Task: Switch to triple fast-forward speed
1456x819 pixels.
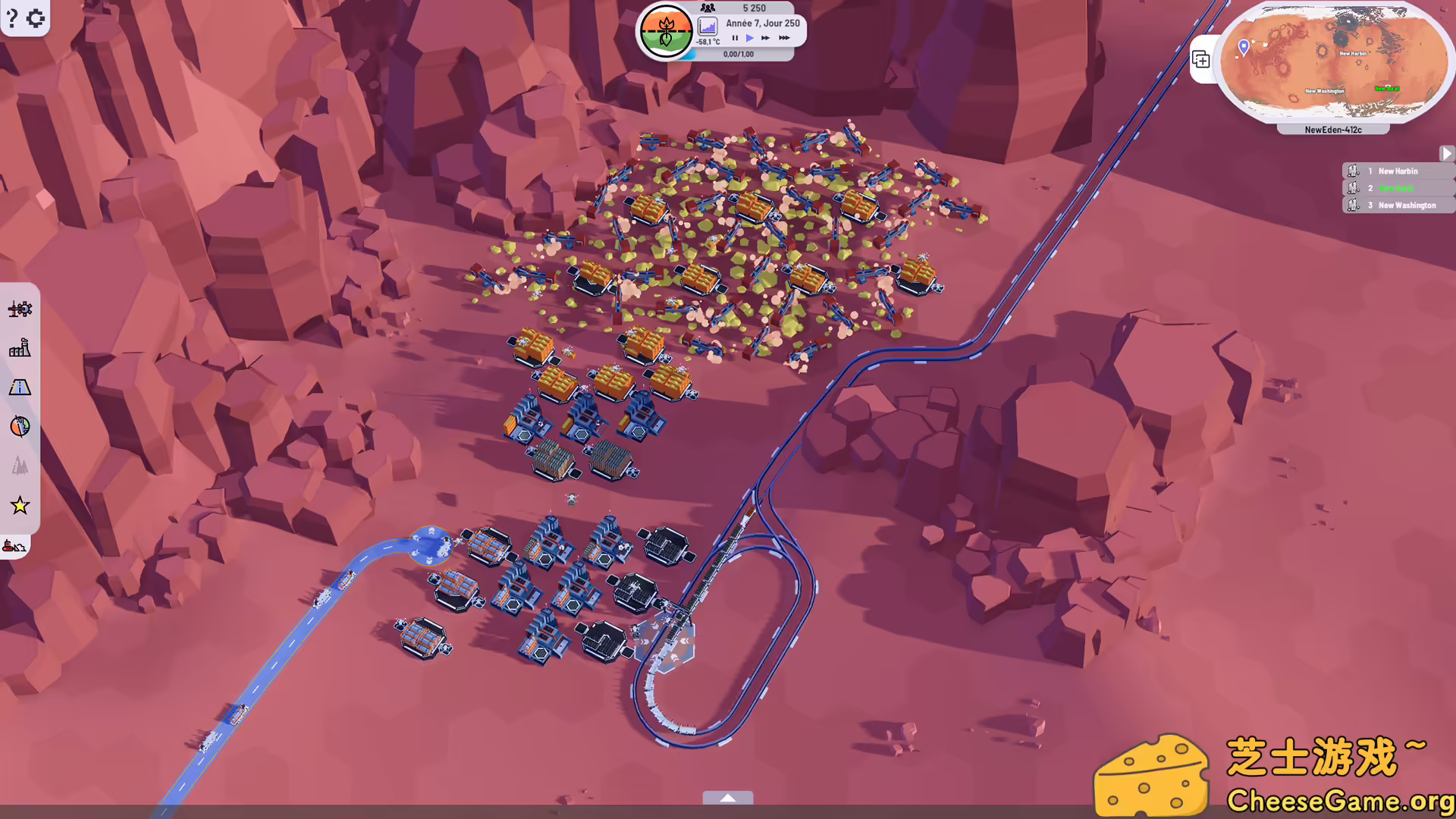Action: [x=784, y=38]
